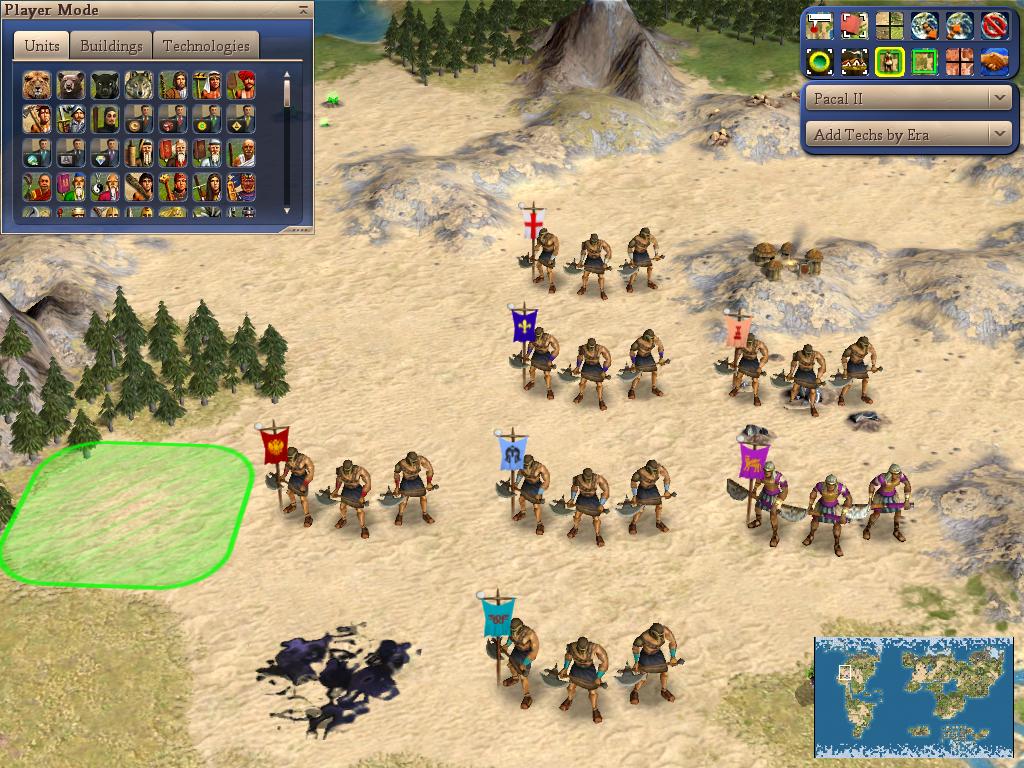Choose the wolf unit icon
1024x768 pixels.
(x=139, y=85)
